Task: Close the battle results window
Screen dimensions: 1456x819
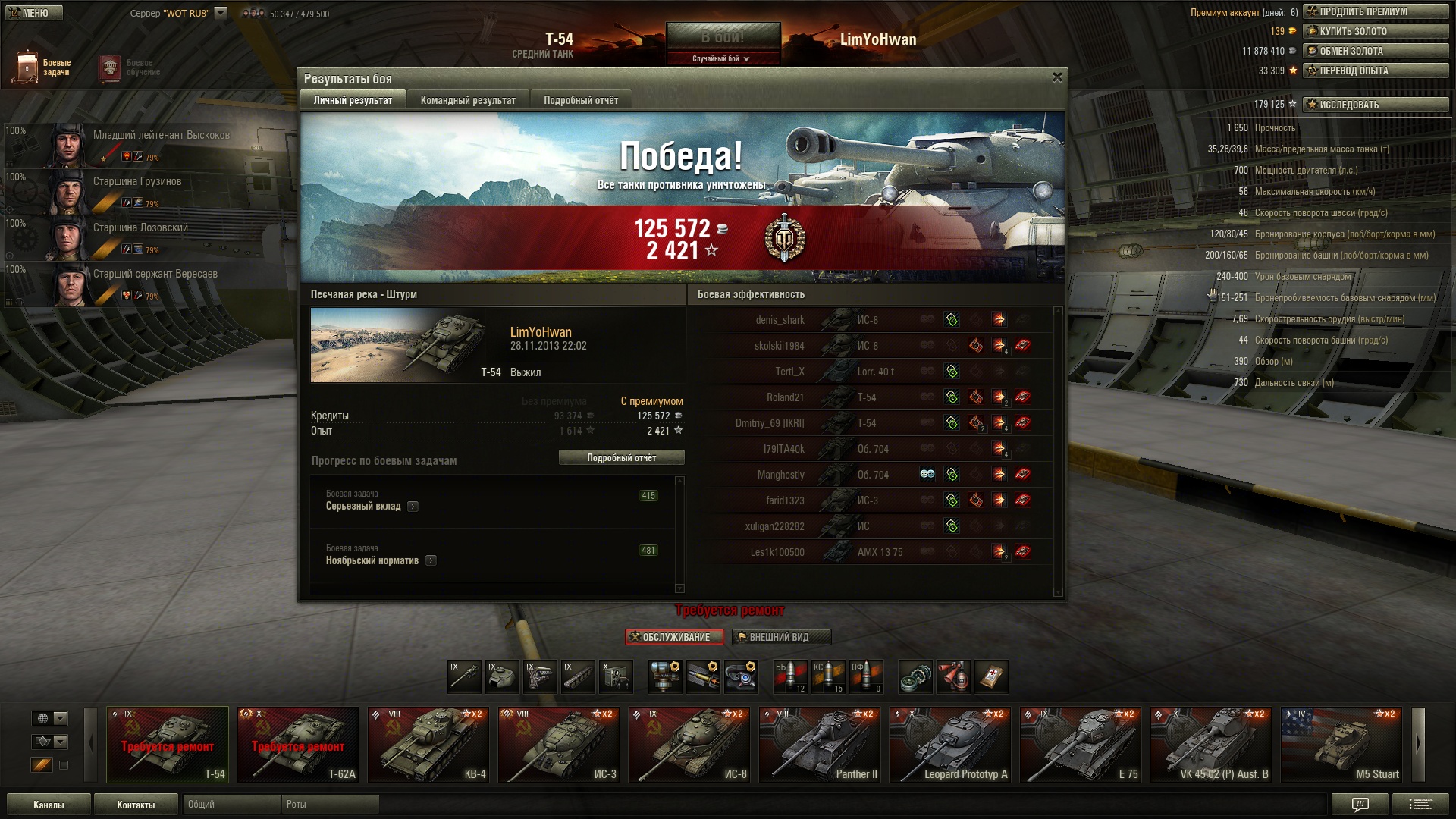Action: tap(1057, 77)
